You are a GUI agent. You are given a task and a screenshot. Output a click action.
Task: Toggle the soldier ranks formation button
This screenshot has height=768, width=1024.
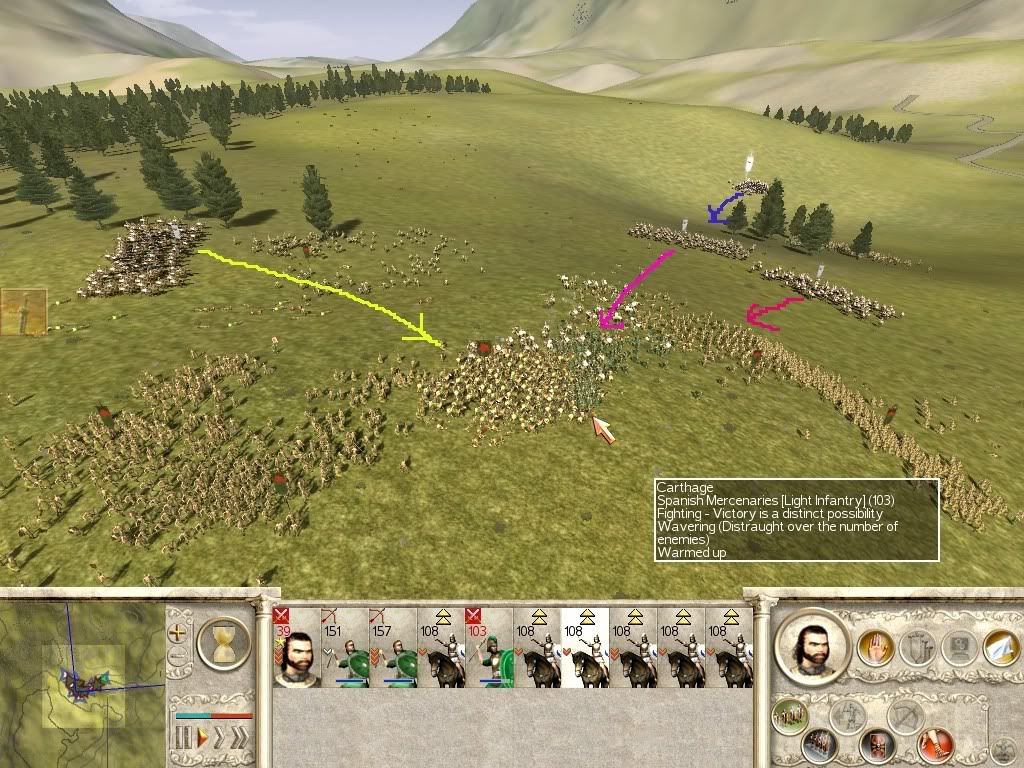tap(820, 745)
